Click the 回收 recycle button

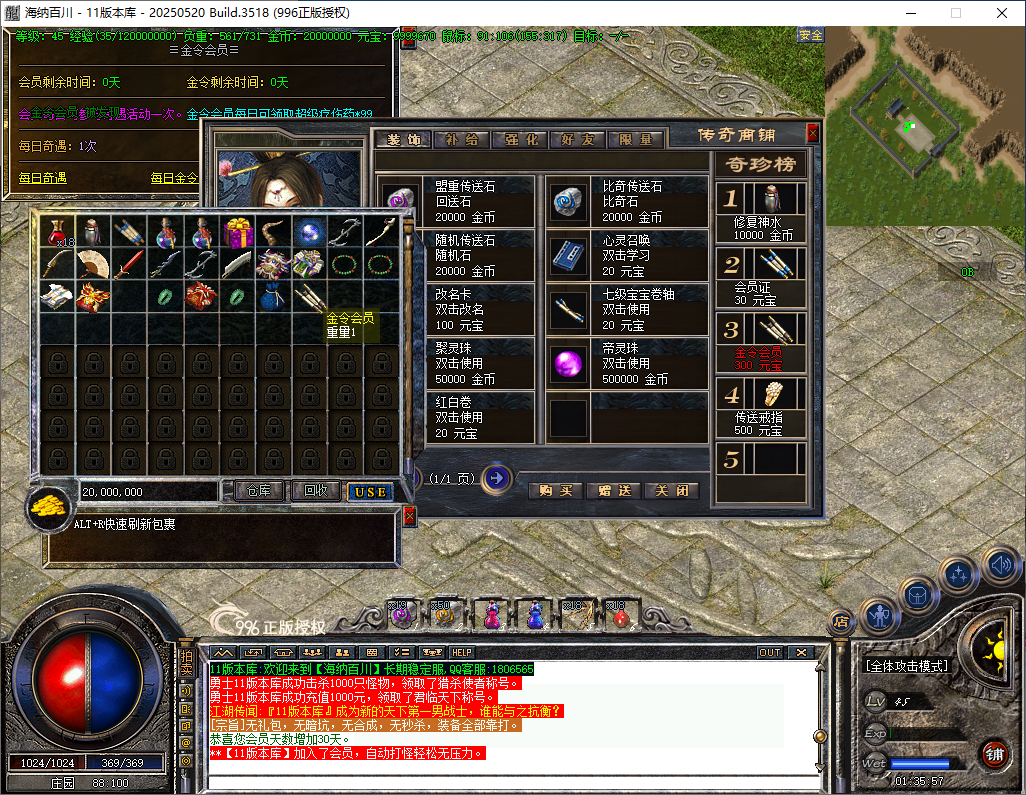(x=316, y=491)
